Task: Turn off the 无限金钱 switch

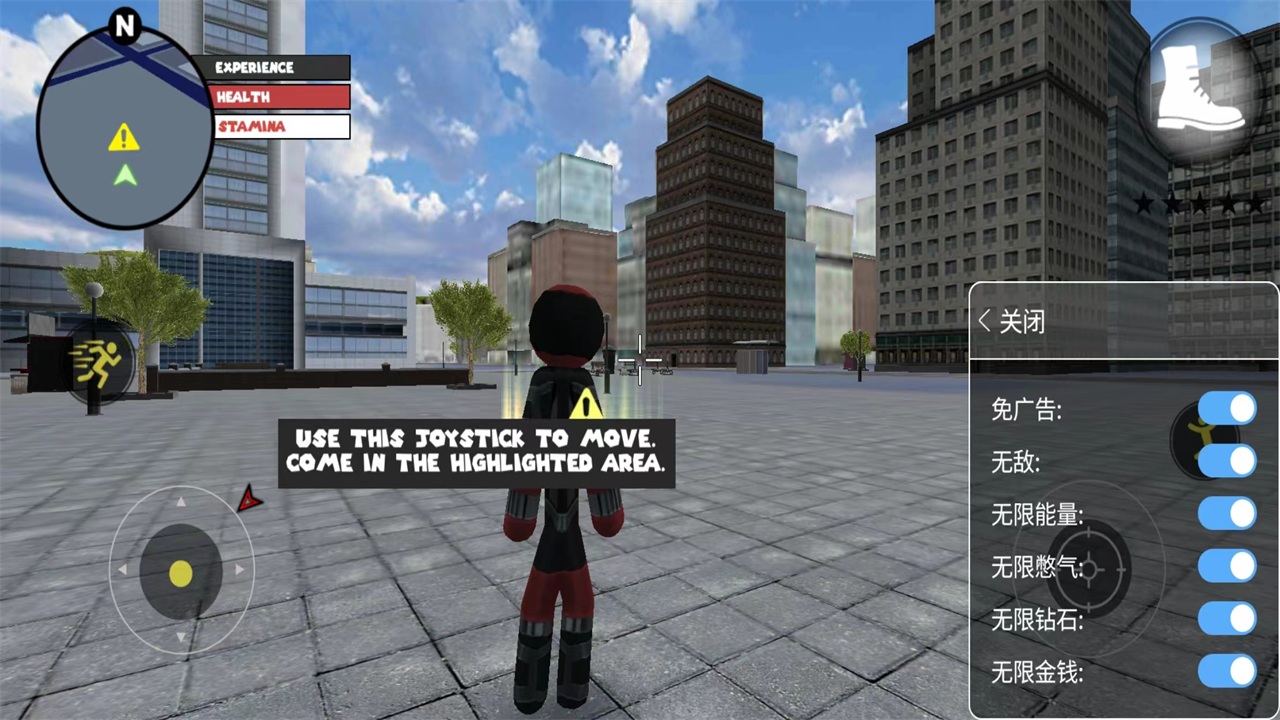Action: pos(1229,672)
